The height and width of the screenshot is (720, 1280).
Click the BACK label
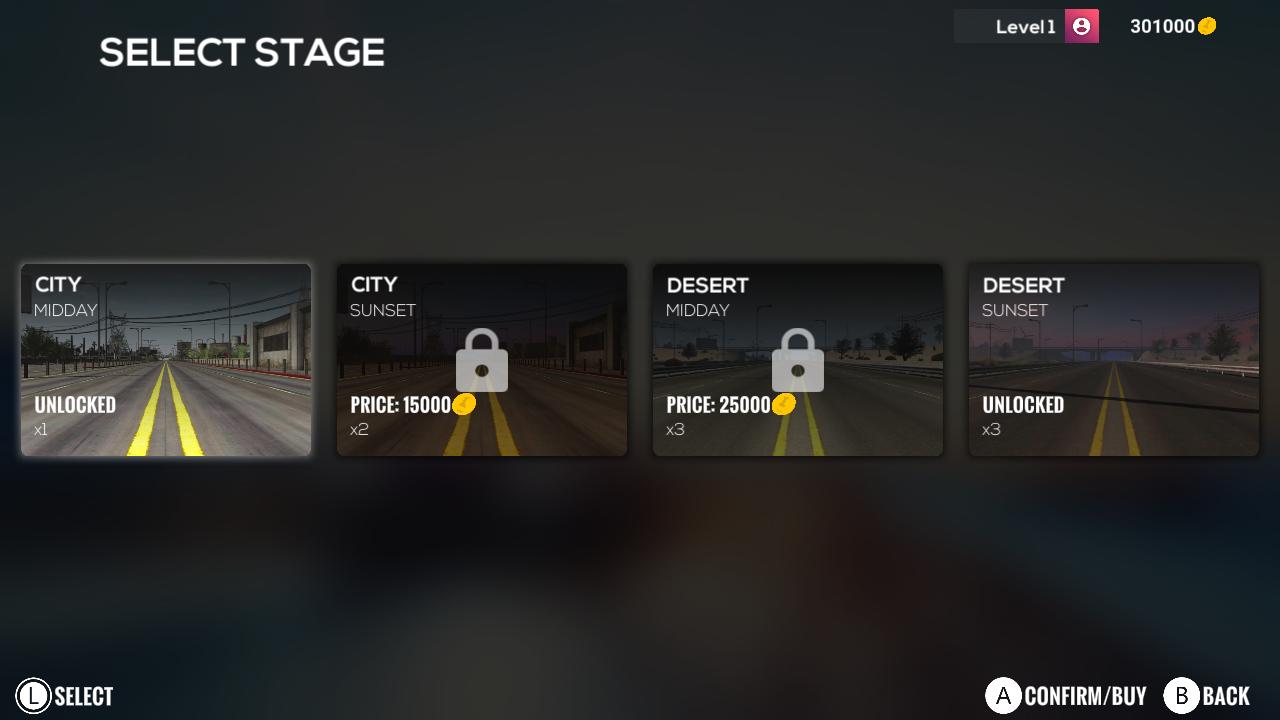[1226, 695]
